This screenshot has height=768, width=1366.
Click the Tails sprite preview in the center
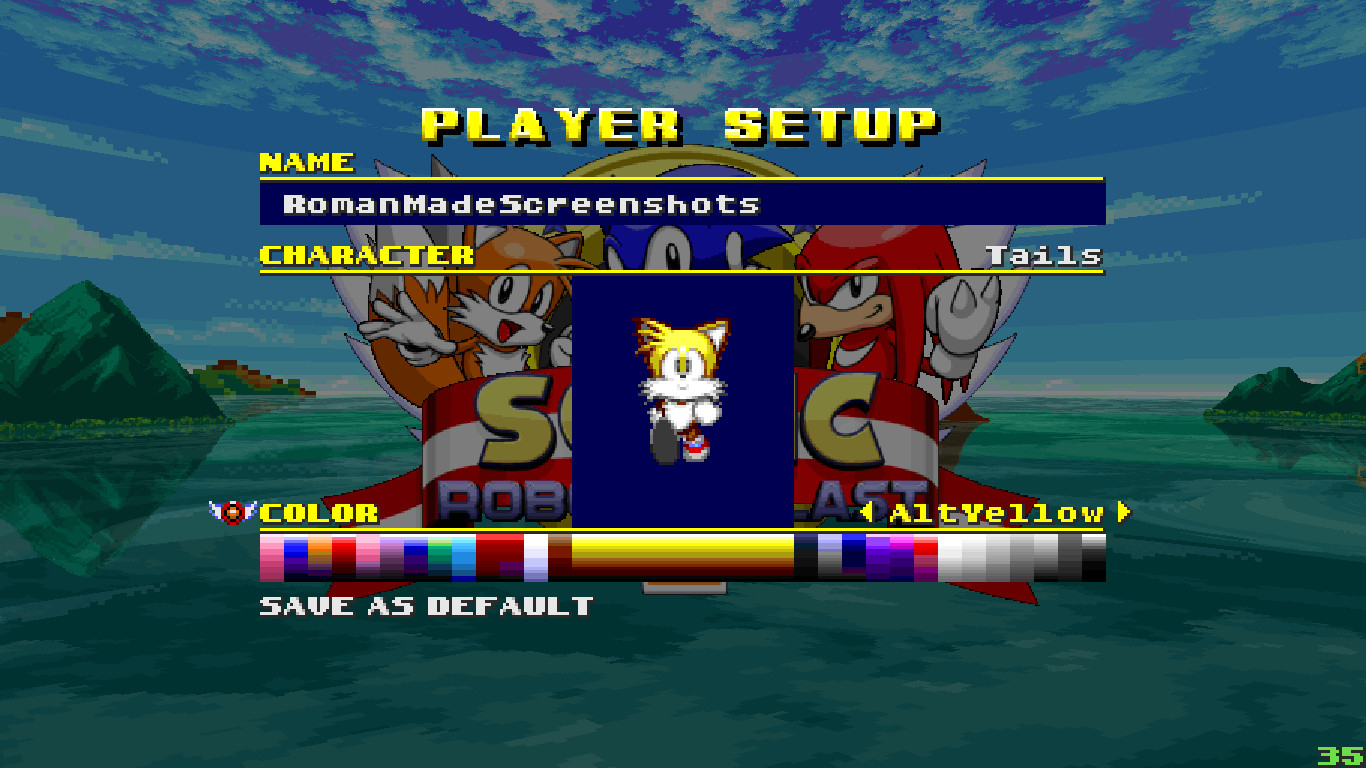point(681,390)
